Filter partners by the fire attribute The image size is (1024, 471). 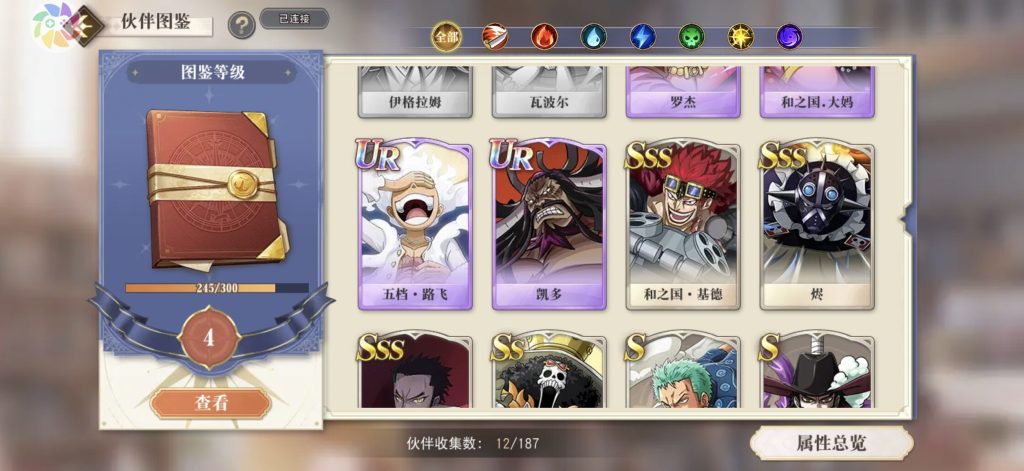pos(544,37)
